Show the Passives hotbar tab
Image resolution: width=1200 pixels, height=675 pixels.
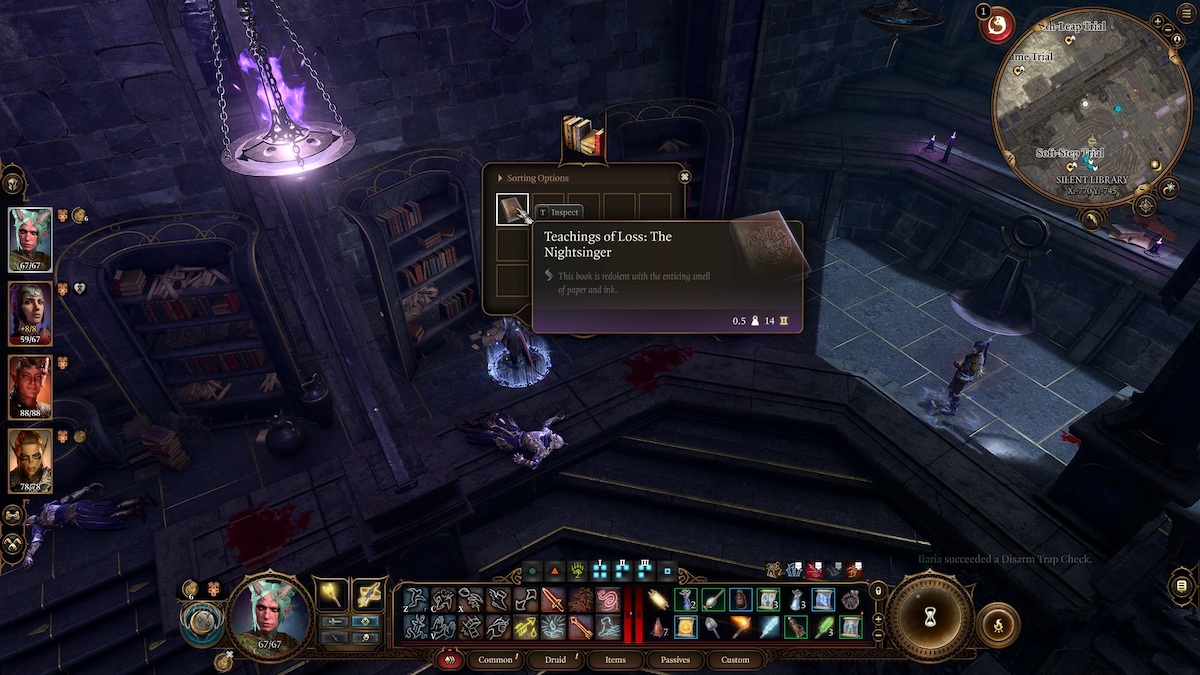click(x=675, y=660)
